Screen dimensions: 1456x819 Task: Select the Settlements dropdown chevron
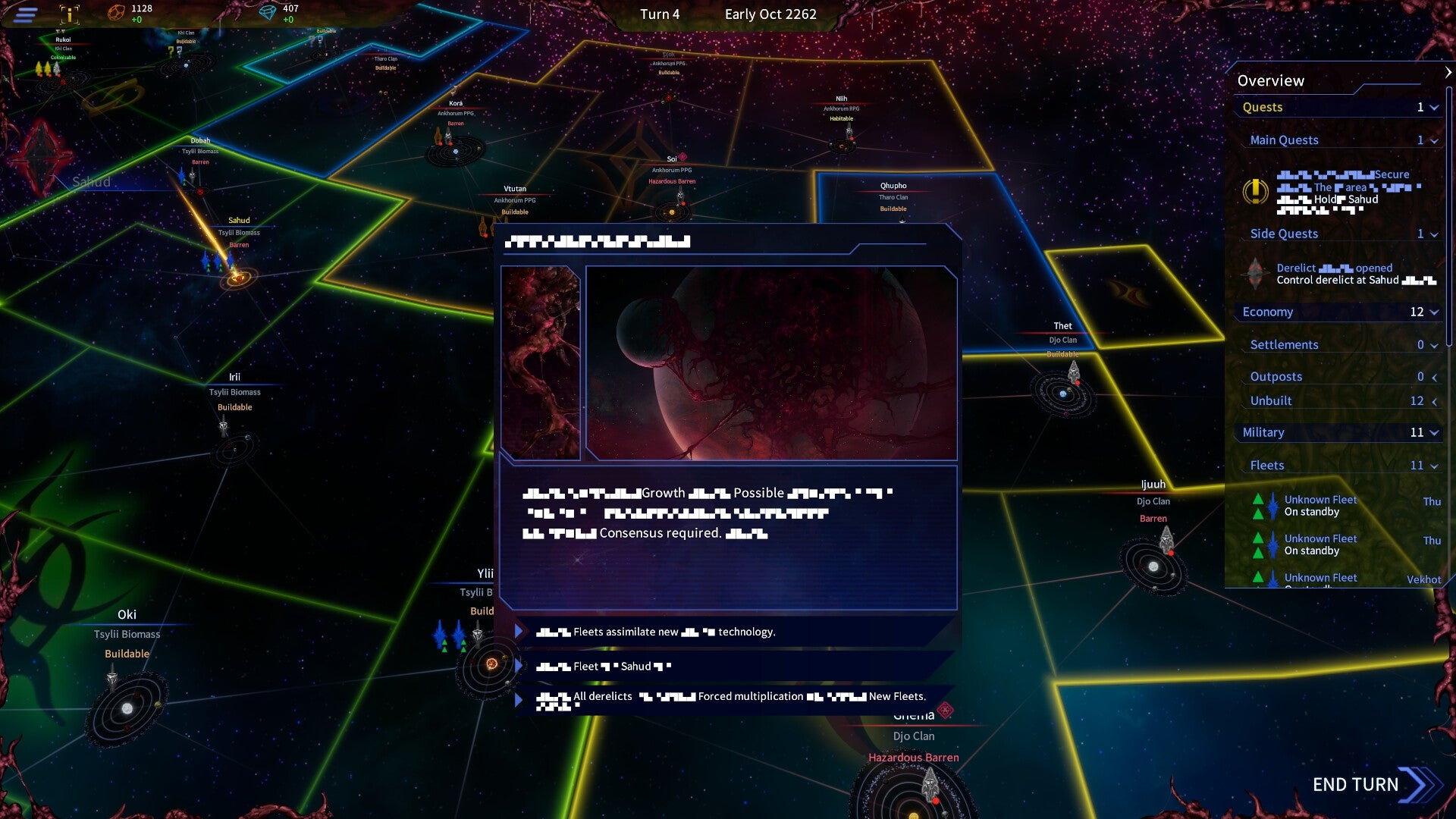click(x=1433, y=345)
